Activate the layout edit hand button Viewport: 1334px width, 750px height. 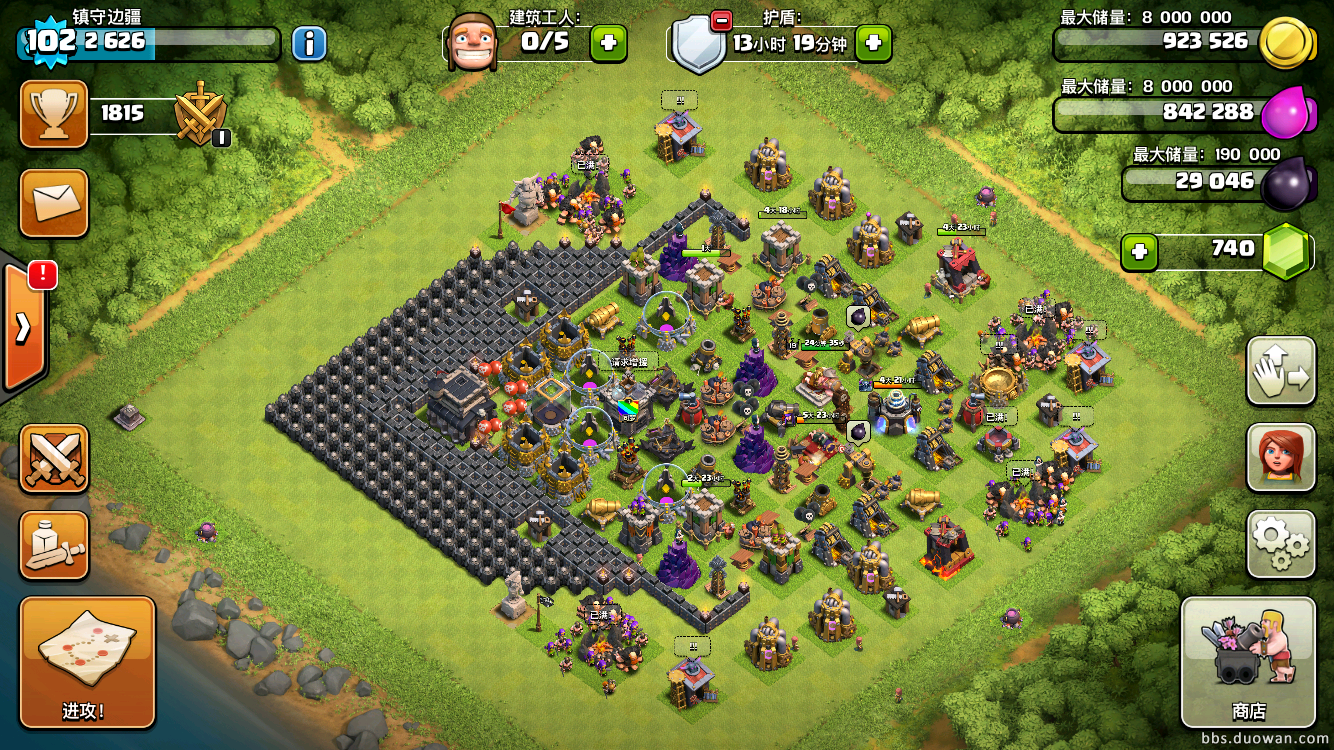coord(1280,371)
